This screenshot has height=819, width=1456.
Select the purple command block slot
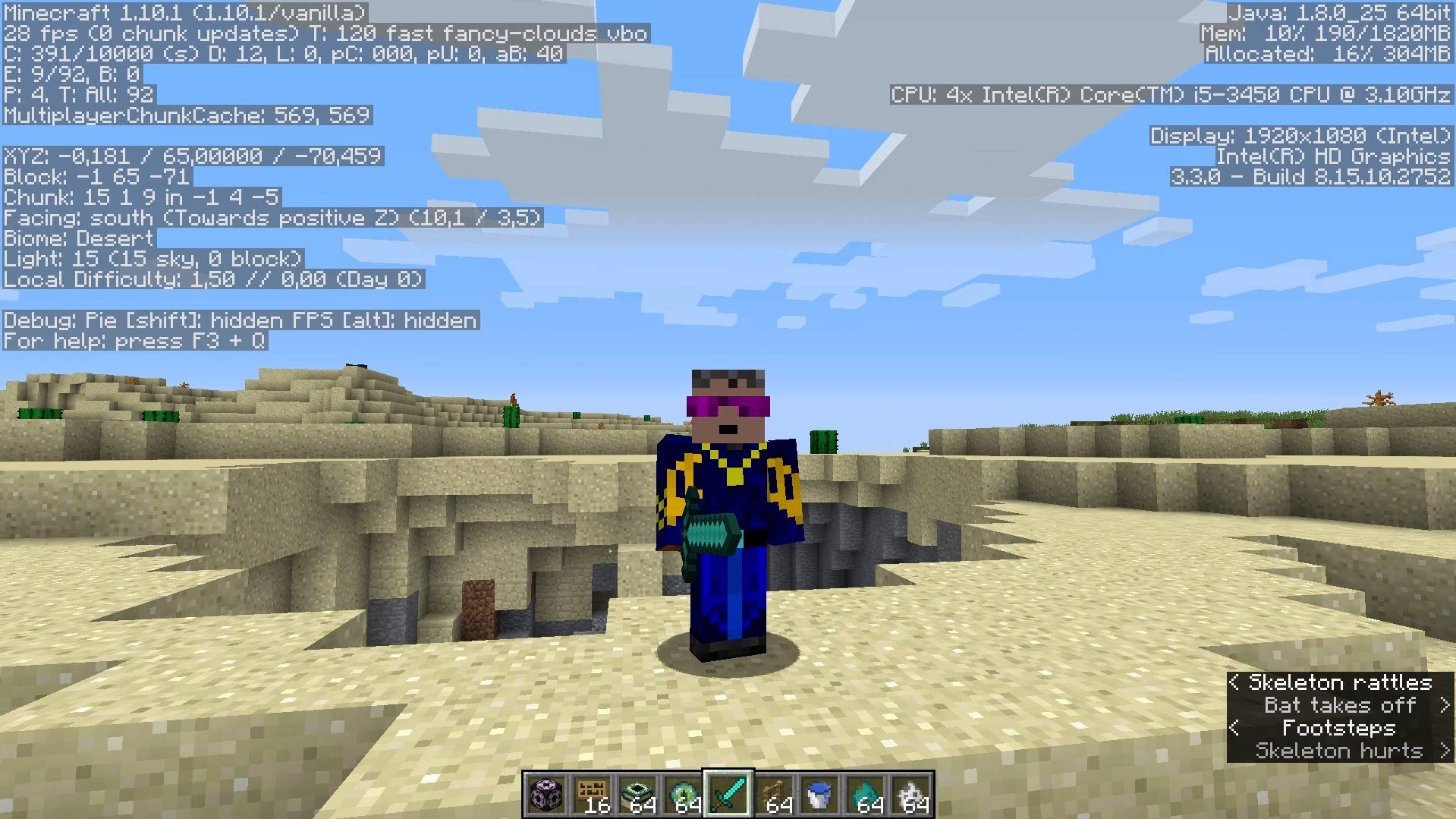pos(546,794)
